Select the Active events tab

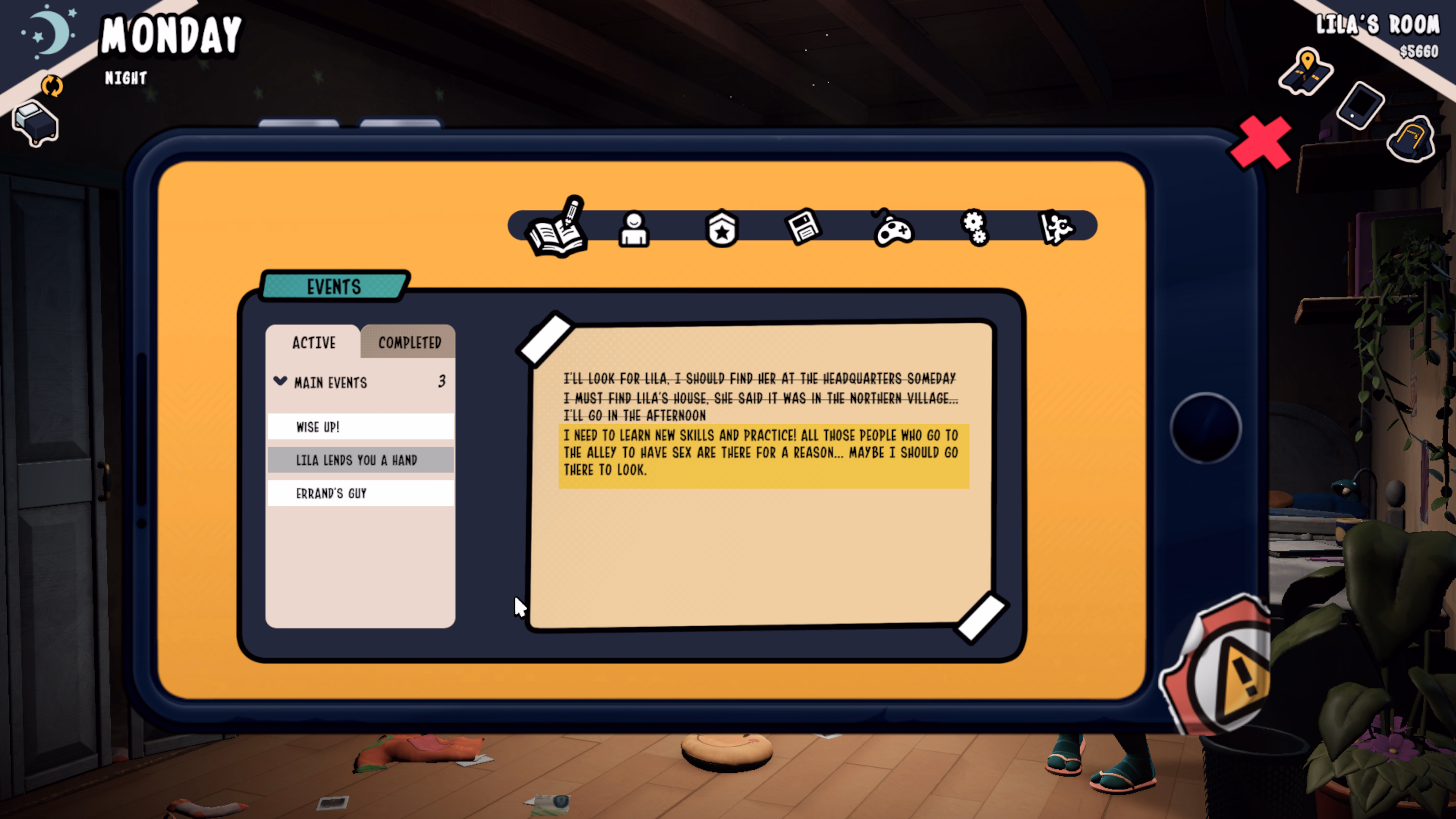314,343
